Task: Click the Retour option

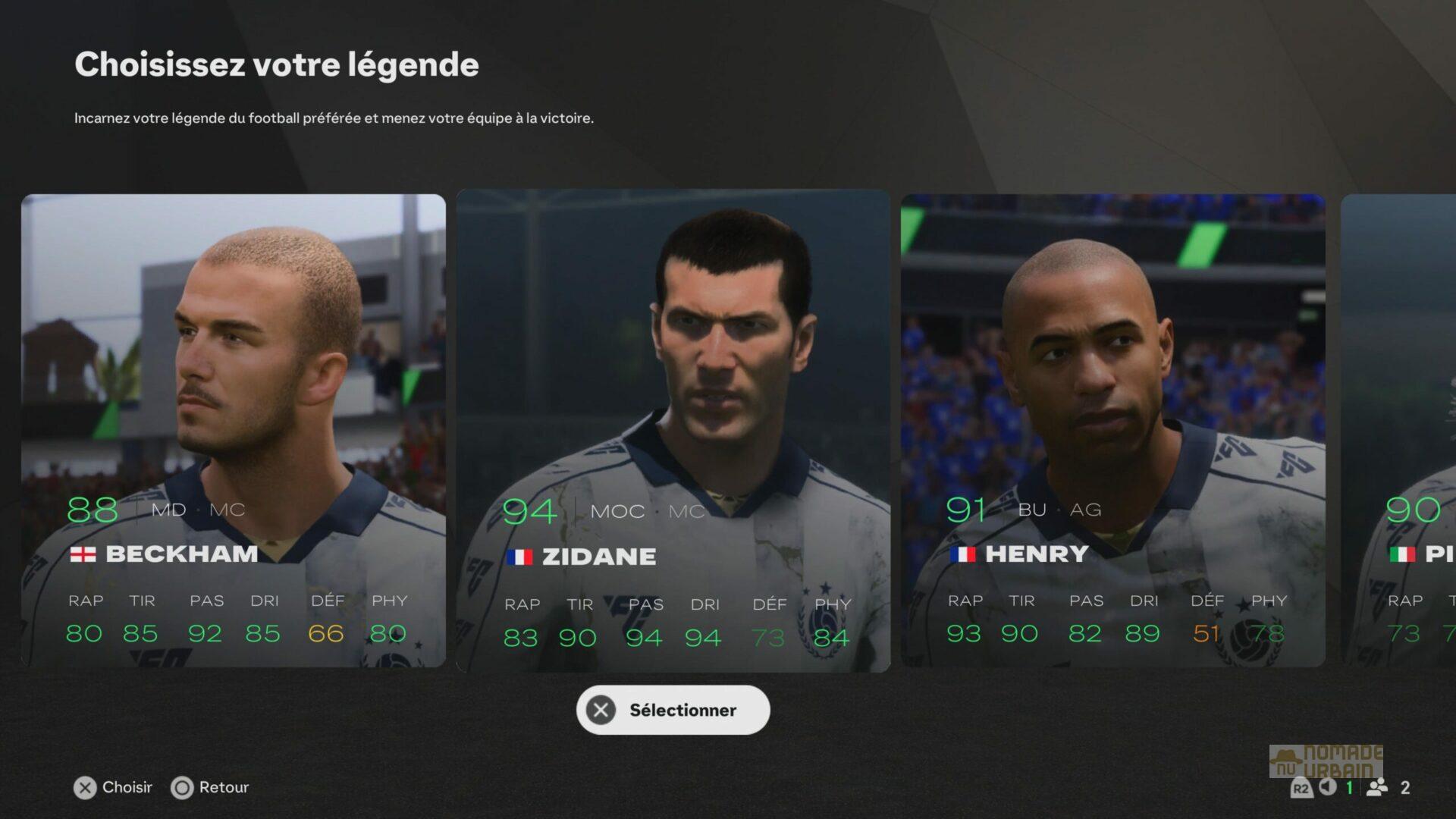Action: (x=224, y=787)
